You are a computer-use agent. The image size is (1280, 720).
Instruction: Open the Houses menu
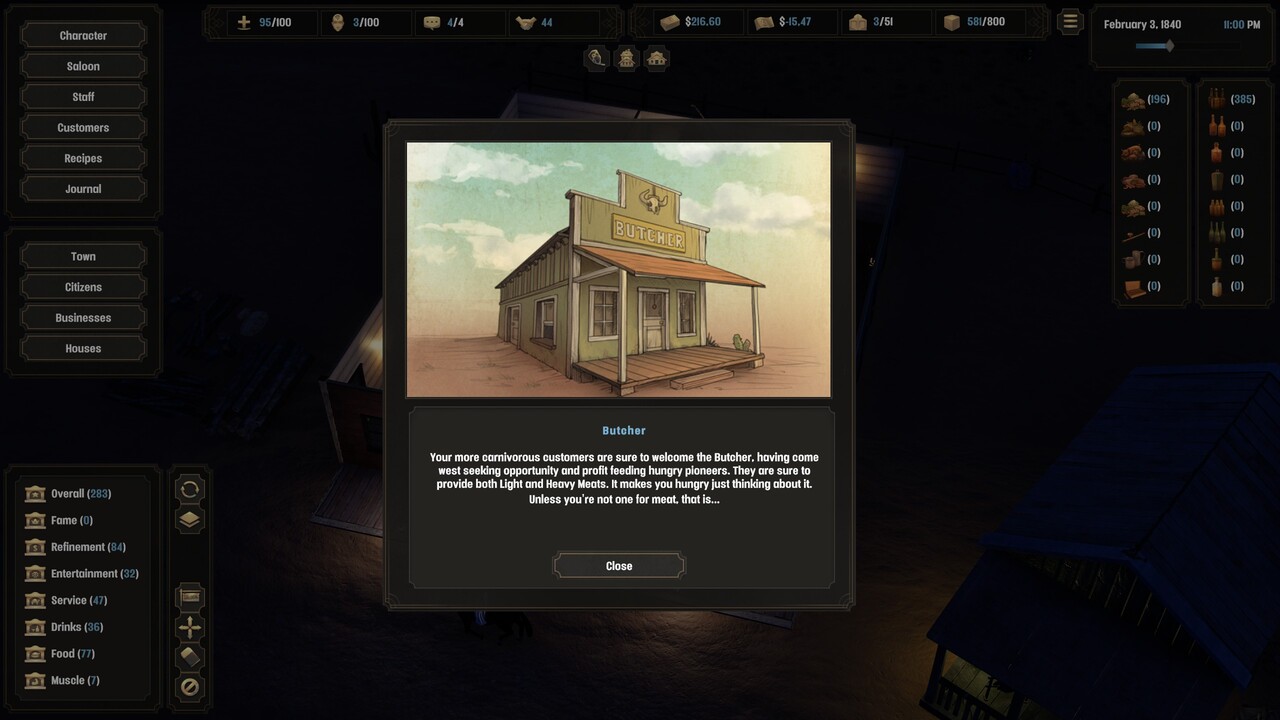coord(83,349)
